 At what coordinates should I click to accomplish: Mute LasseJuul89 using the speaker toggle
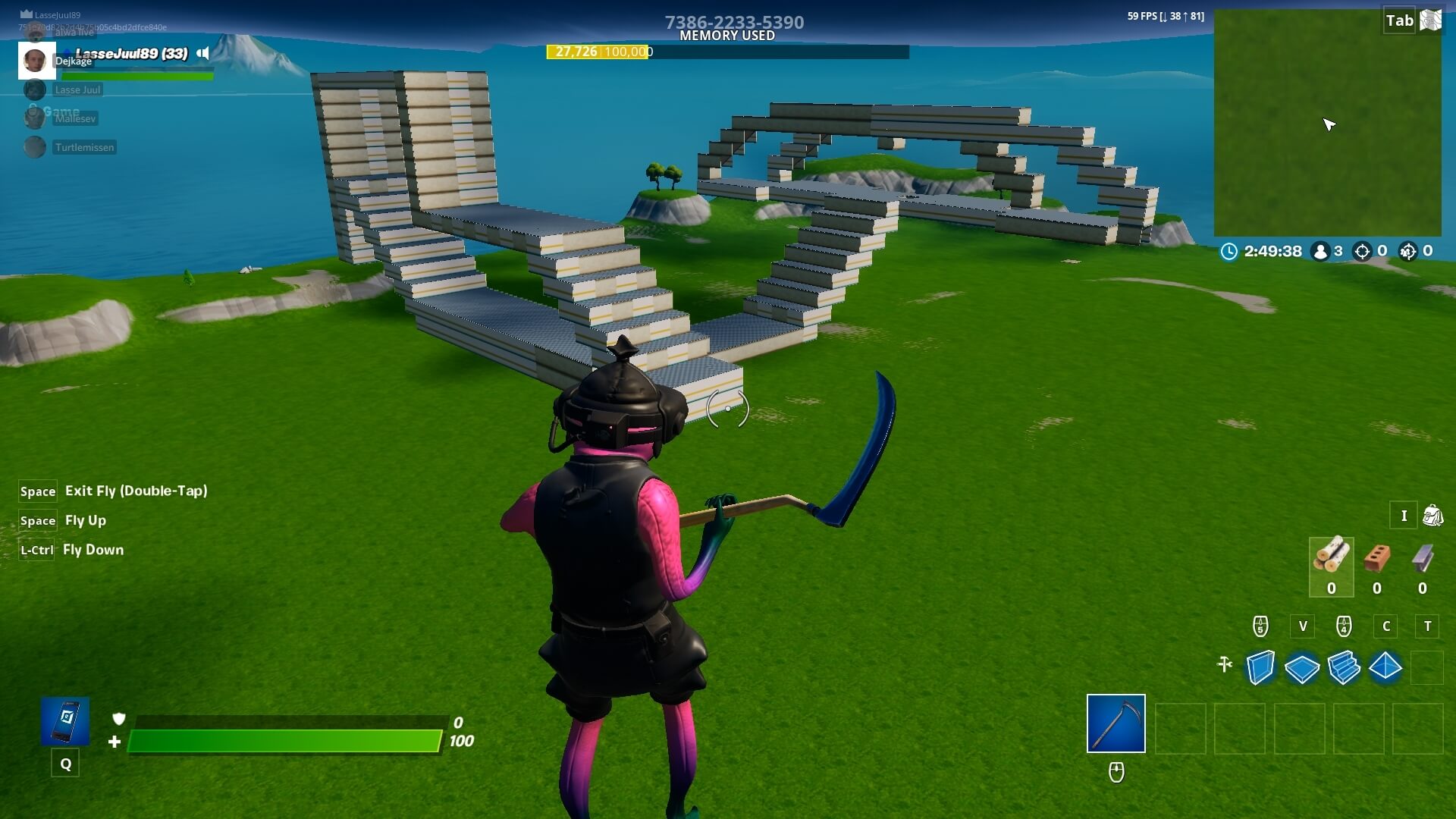tap(202, 53)
